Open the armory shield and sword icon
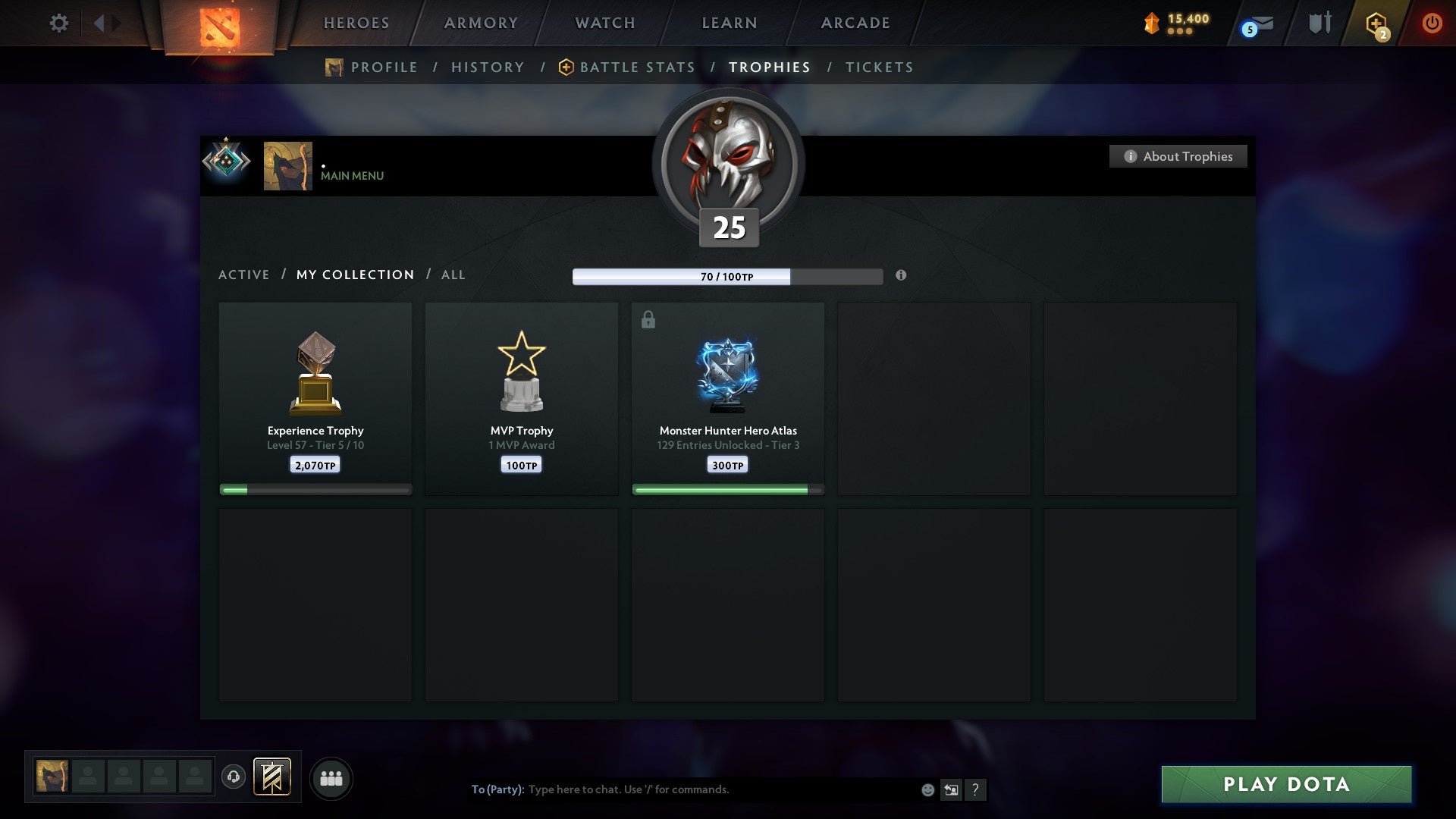 pyautogui.click(x=1319, y=23)
